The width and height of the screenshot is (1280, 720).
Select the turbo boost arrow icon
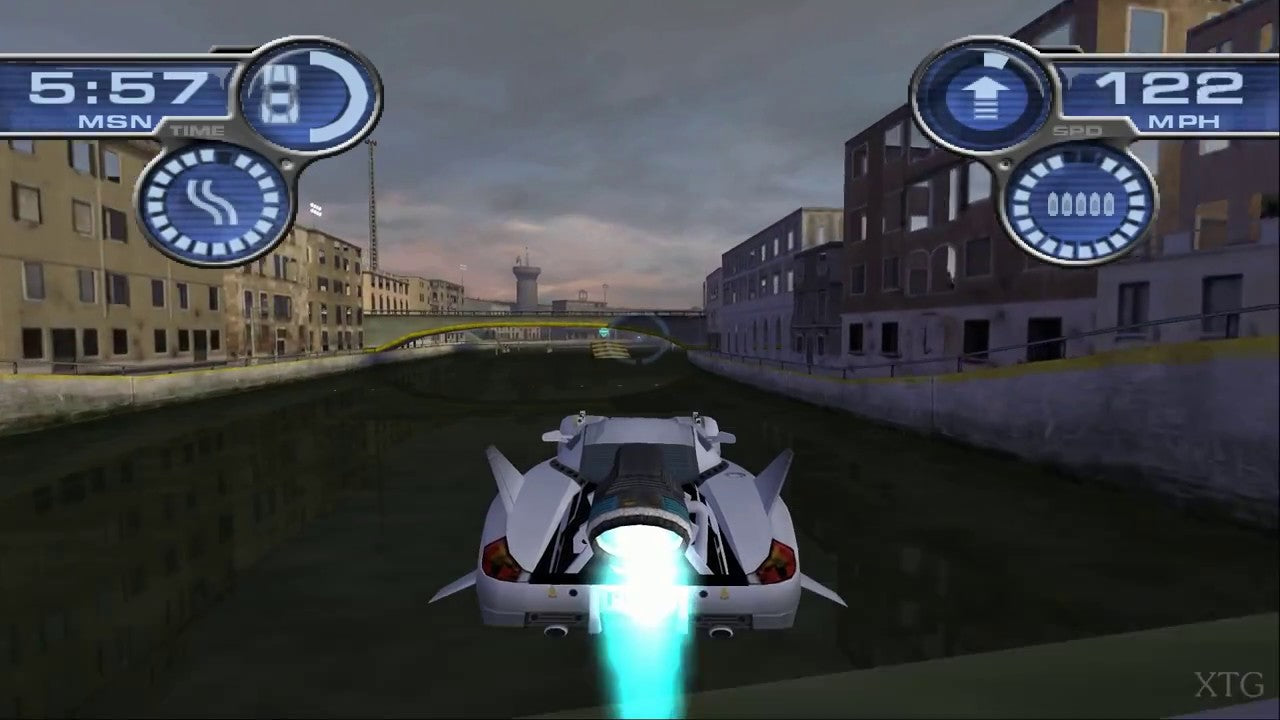point(988,98)
